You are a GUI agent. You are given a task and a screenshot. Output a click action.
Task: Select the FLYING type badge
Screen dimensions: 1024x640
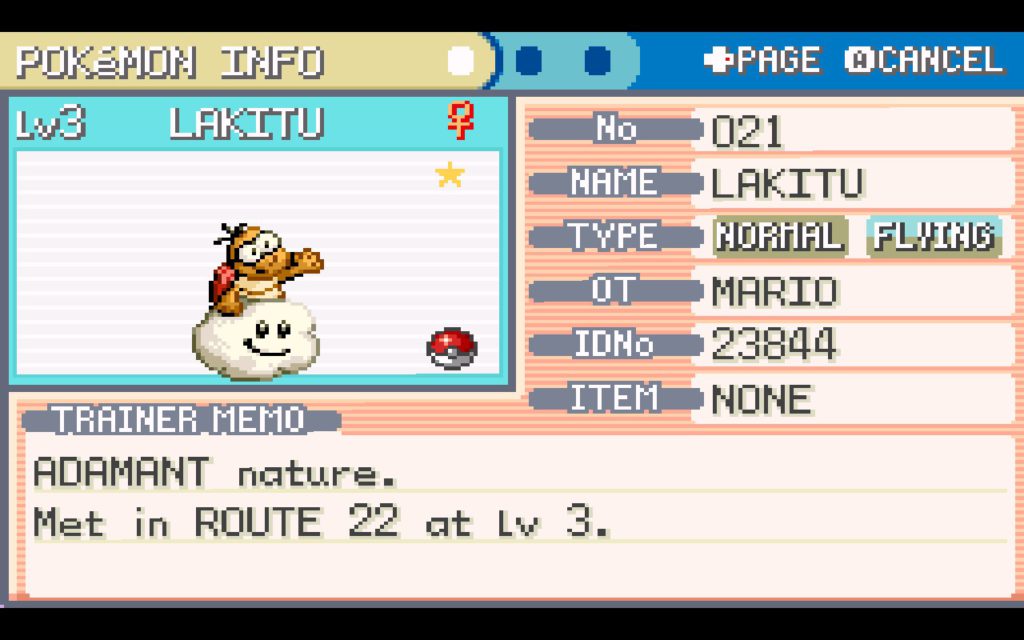coord(934,237)
